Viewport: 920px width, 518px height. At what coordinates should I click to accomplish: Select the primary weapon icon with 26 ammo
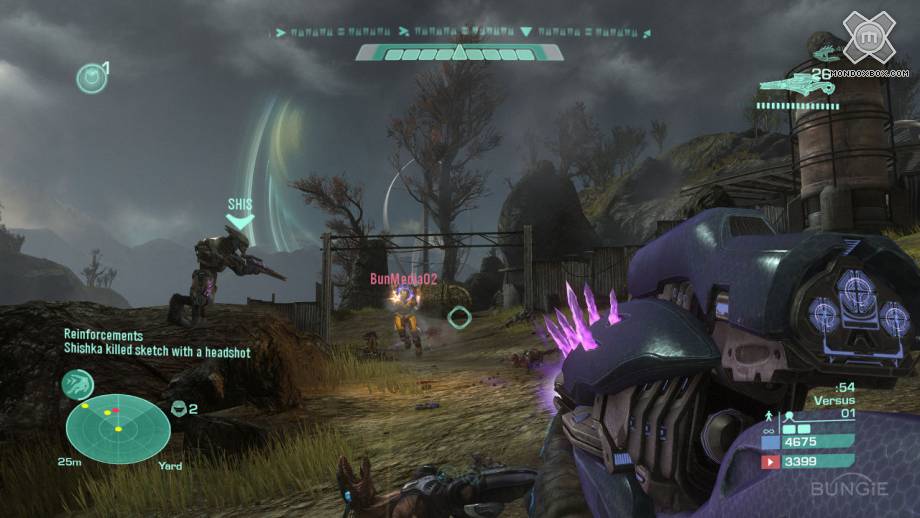coord(799,86)
